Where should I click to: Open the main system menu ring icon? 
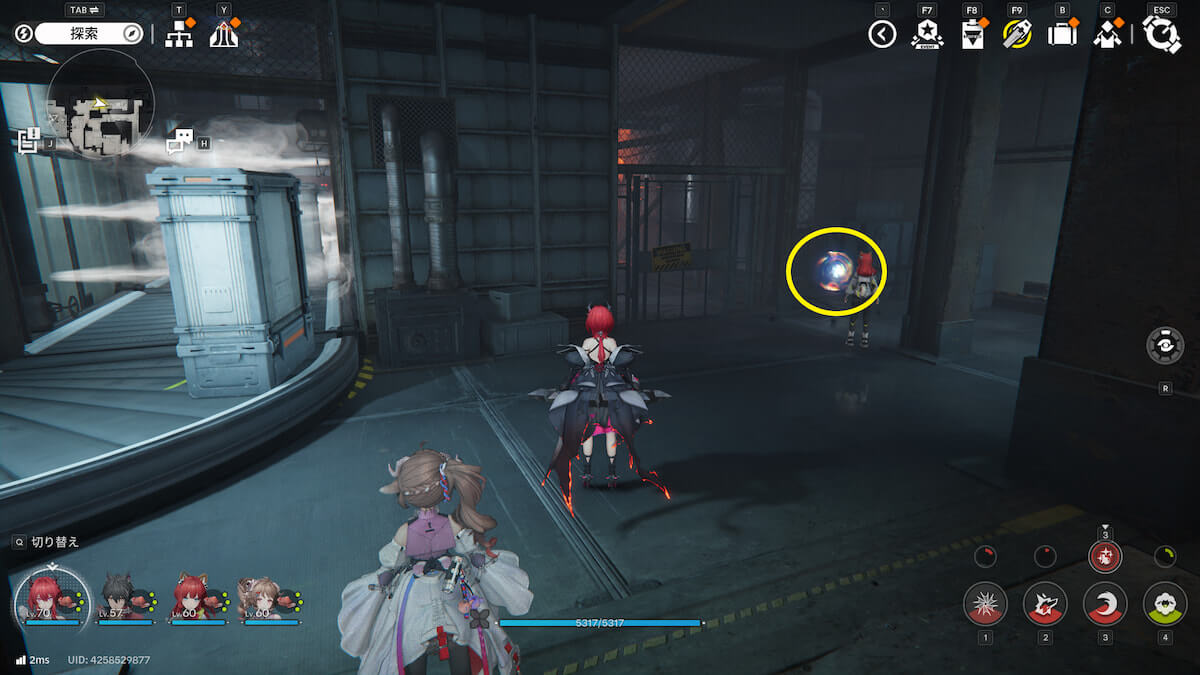(1162, 35)
